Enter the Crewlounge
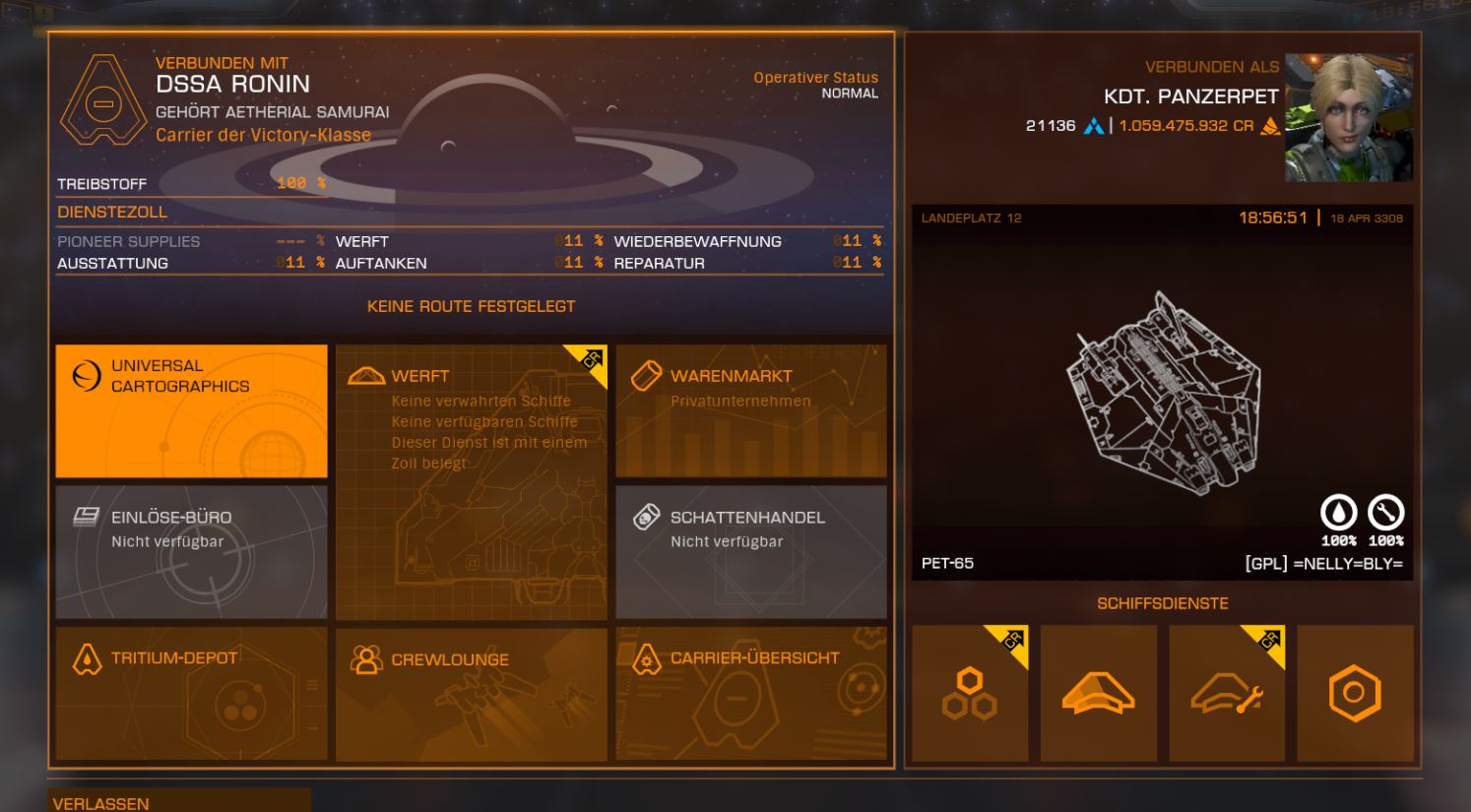The height and width of the screenshot is (812, 1471). coord(471,693)
